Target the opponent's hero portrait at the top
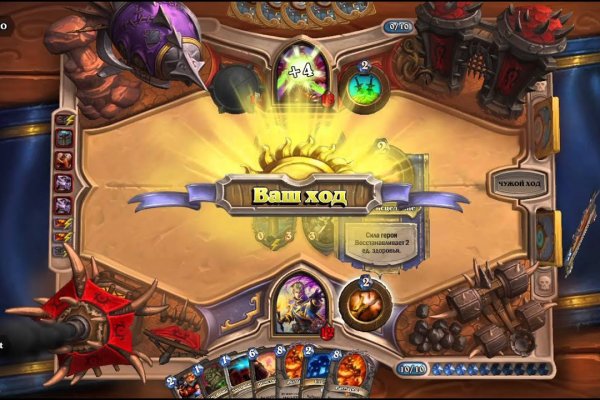Screen dimensions: 600x400 (x=301, y=71)
